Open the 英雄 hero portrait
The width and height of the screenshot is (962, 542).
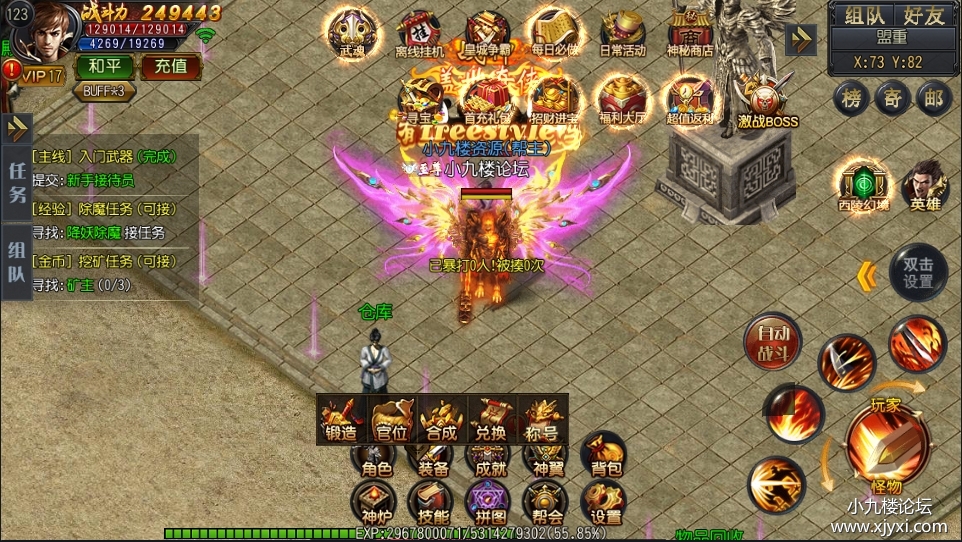tap(926, 185)
